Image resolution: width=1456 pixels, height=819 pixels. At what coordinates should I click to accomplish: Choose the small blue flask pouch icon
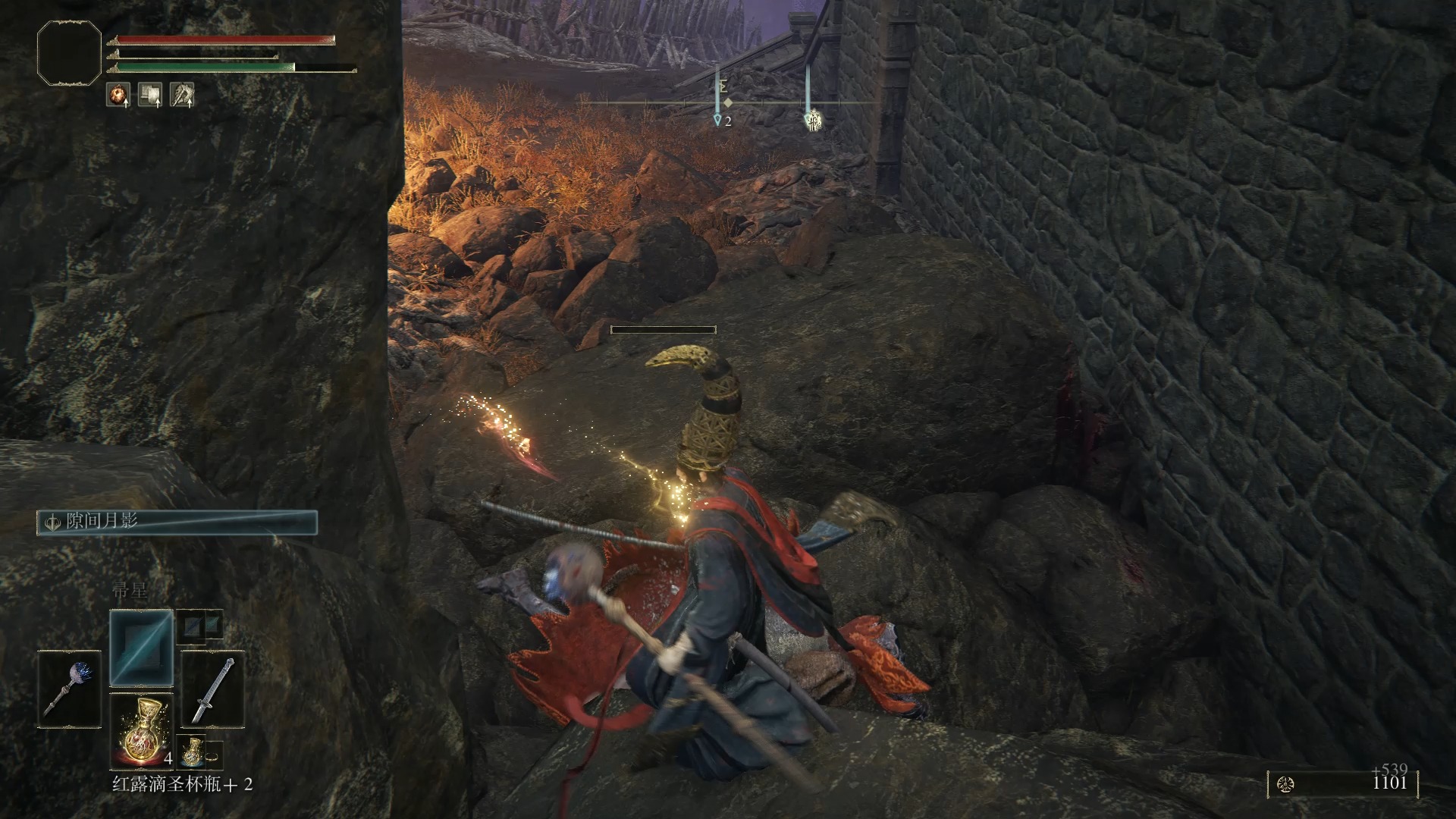[x=191, y=751]
